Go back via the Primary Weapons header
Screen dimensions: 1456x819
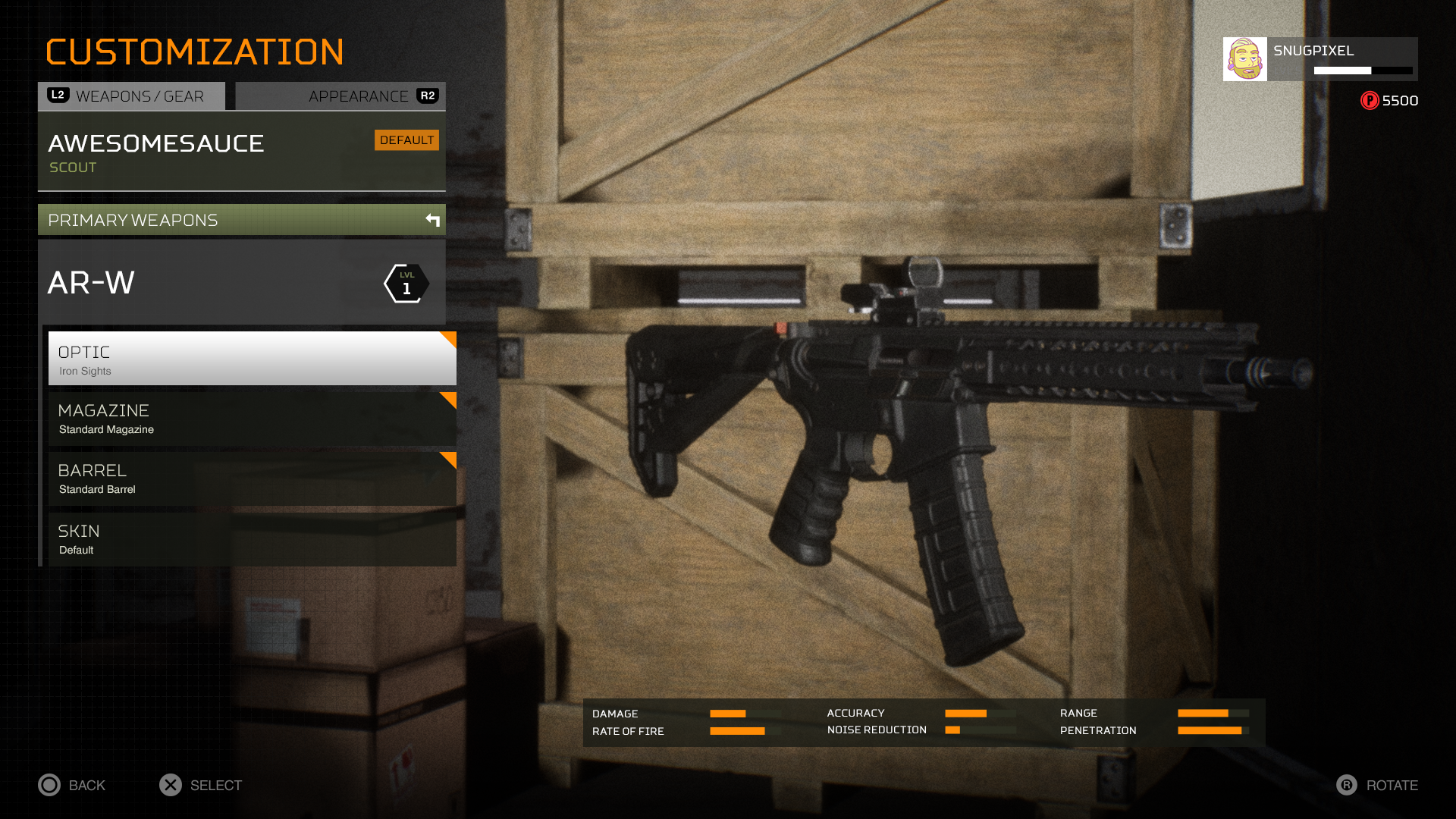point(241,220)
